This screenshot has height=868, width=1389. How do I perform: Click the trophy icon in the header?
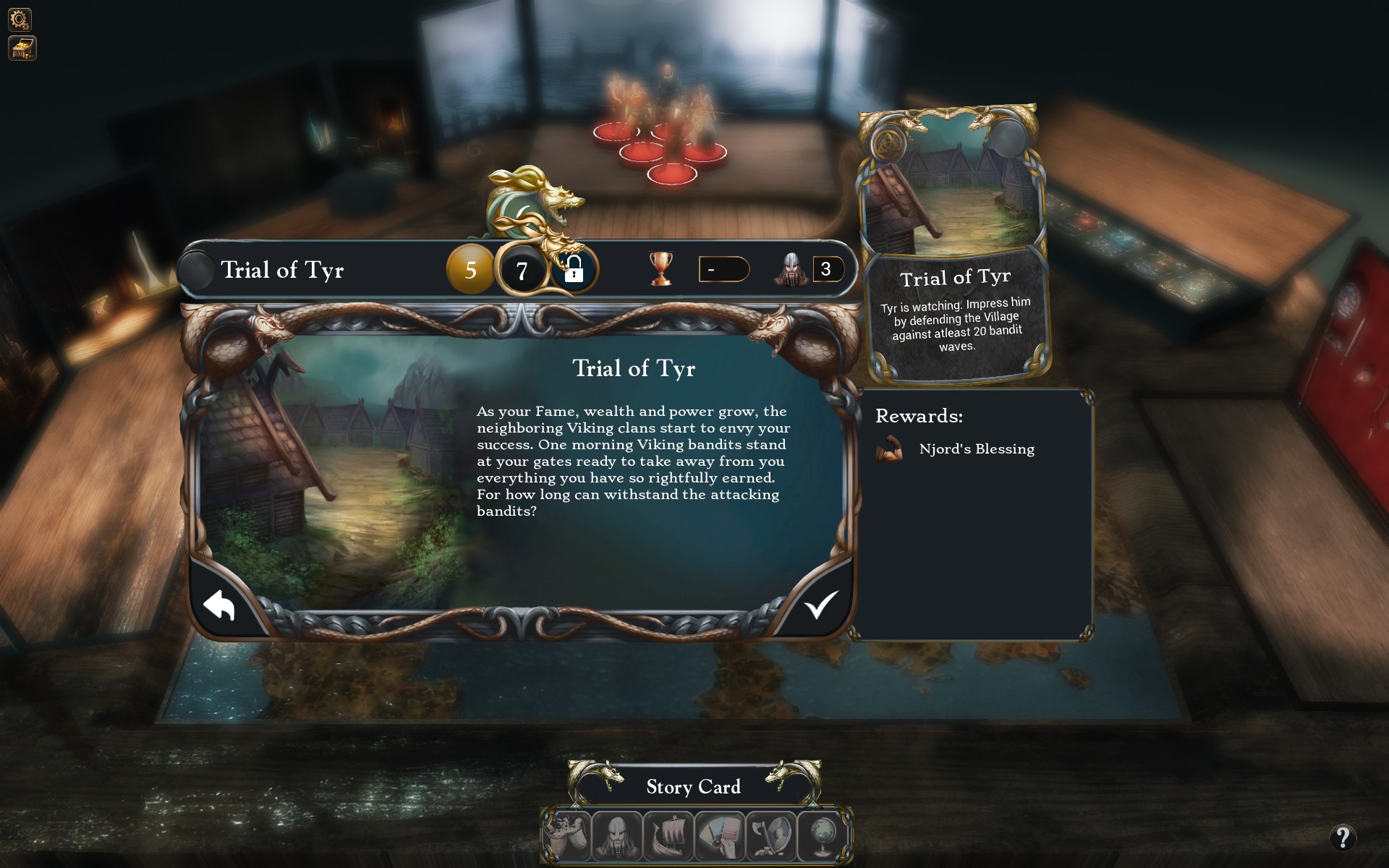(x=660, y=268)
